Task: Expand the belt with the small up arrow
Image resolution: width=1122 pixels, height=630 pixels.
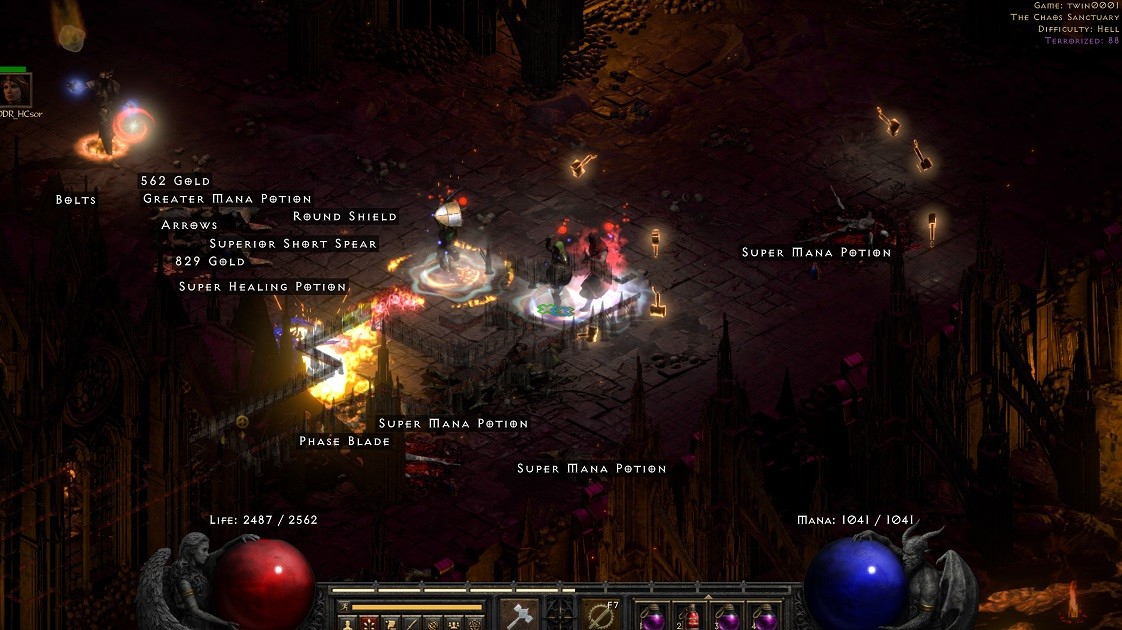Action: (709, 597)
